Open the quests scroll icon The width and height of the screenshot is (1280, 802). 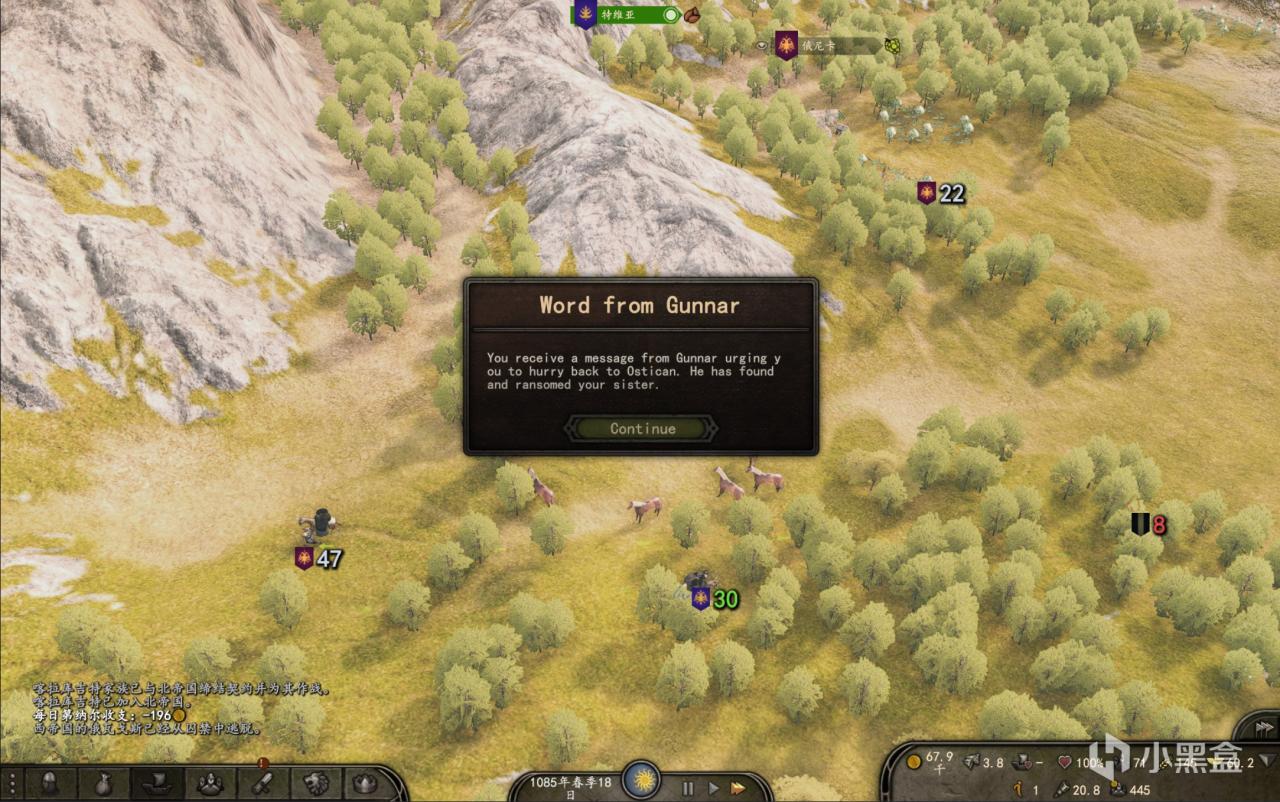point(263,783)
